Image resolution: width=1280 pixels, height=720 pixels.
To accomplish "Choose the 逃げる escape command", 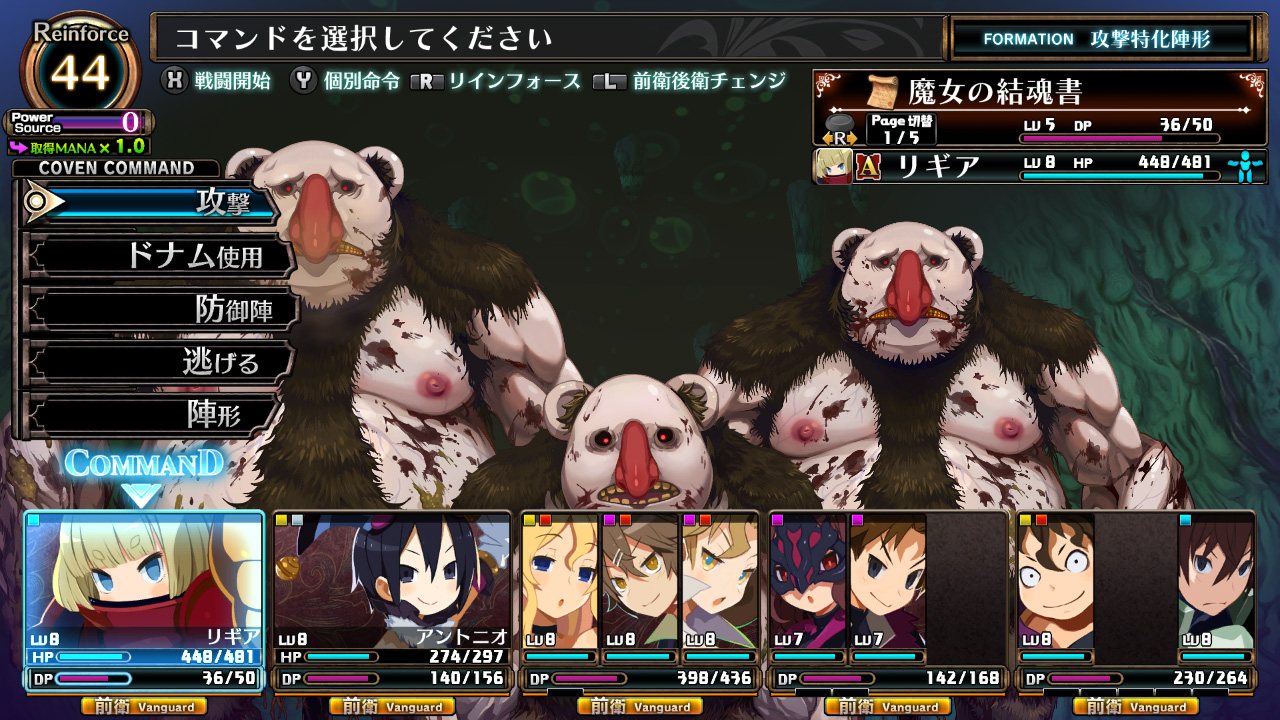I will click(x=160, y=362).
